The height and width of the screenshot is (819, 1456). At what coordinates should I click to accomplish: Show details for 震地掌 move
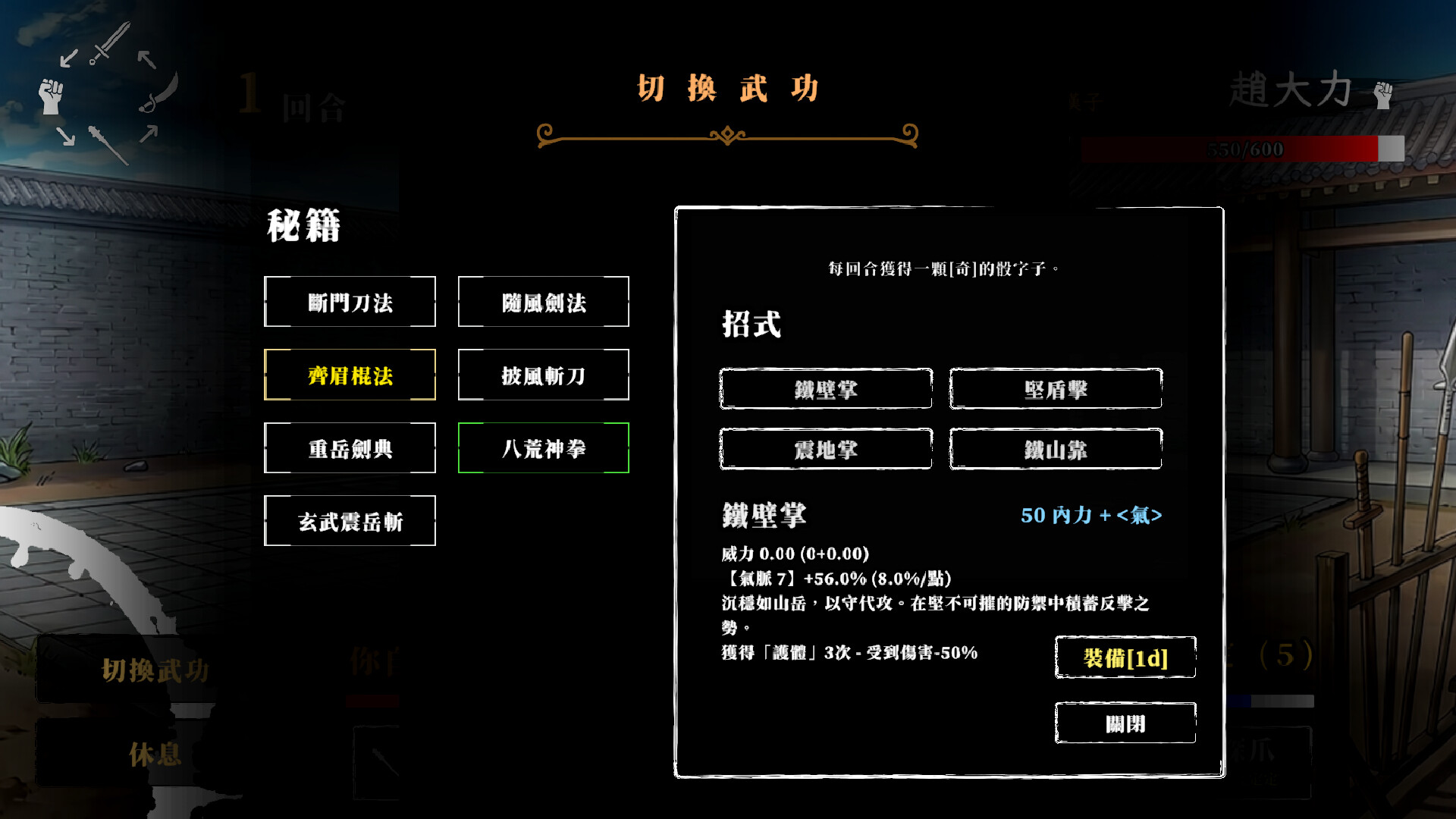[x=825, y=449]
